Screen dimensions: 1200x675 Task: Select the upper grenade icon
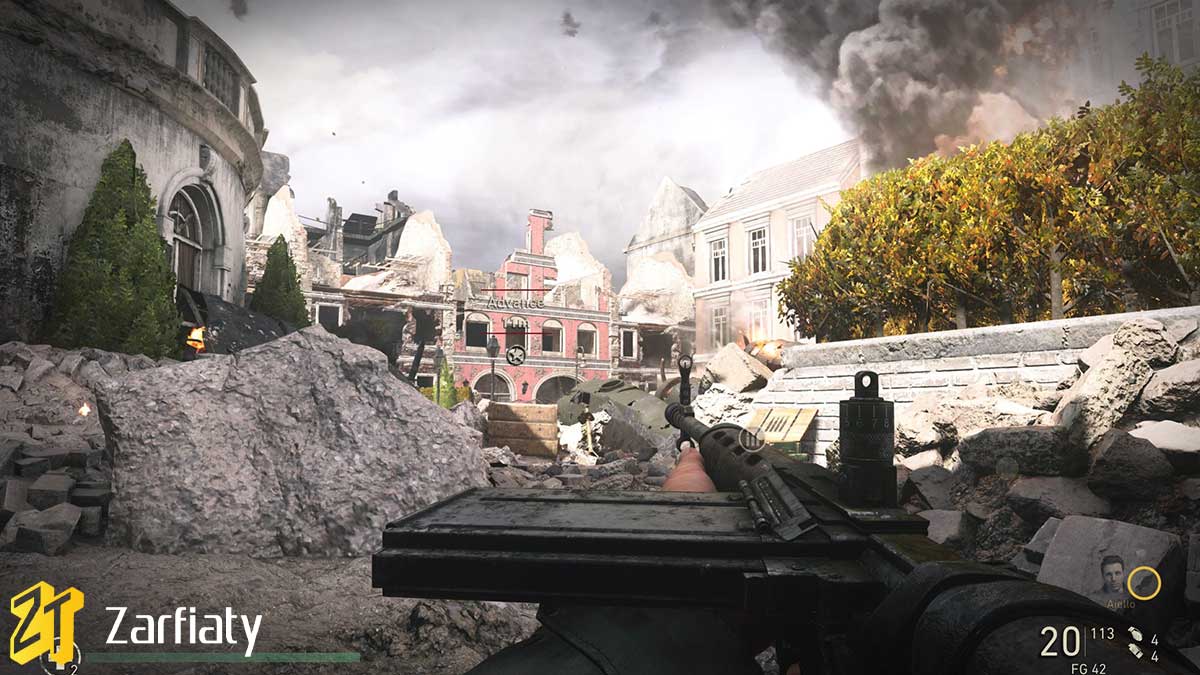click(1136, 635)
